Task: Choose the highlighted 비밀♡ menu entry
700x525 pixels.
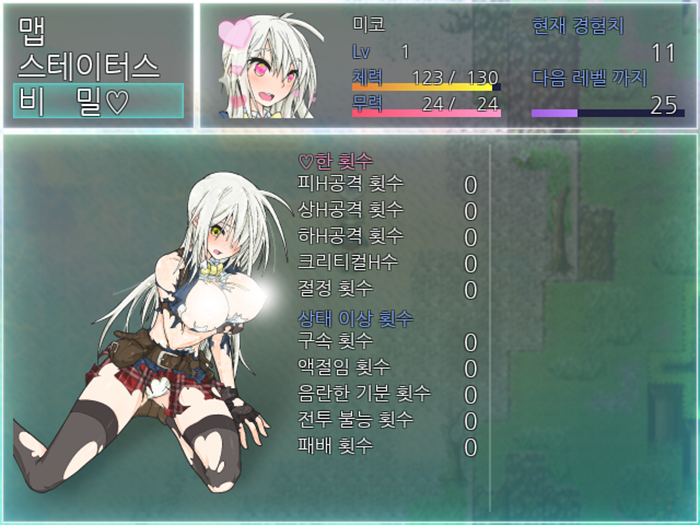Action: pyautogui.click(x=97, y=101)
